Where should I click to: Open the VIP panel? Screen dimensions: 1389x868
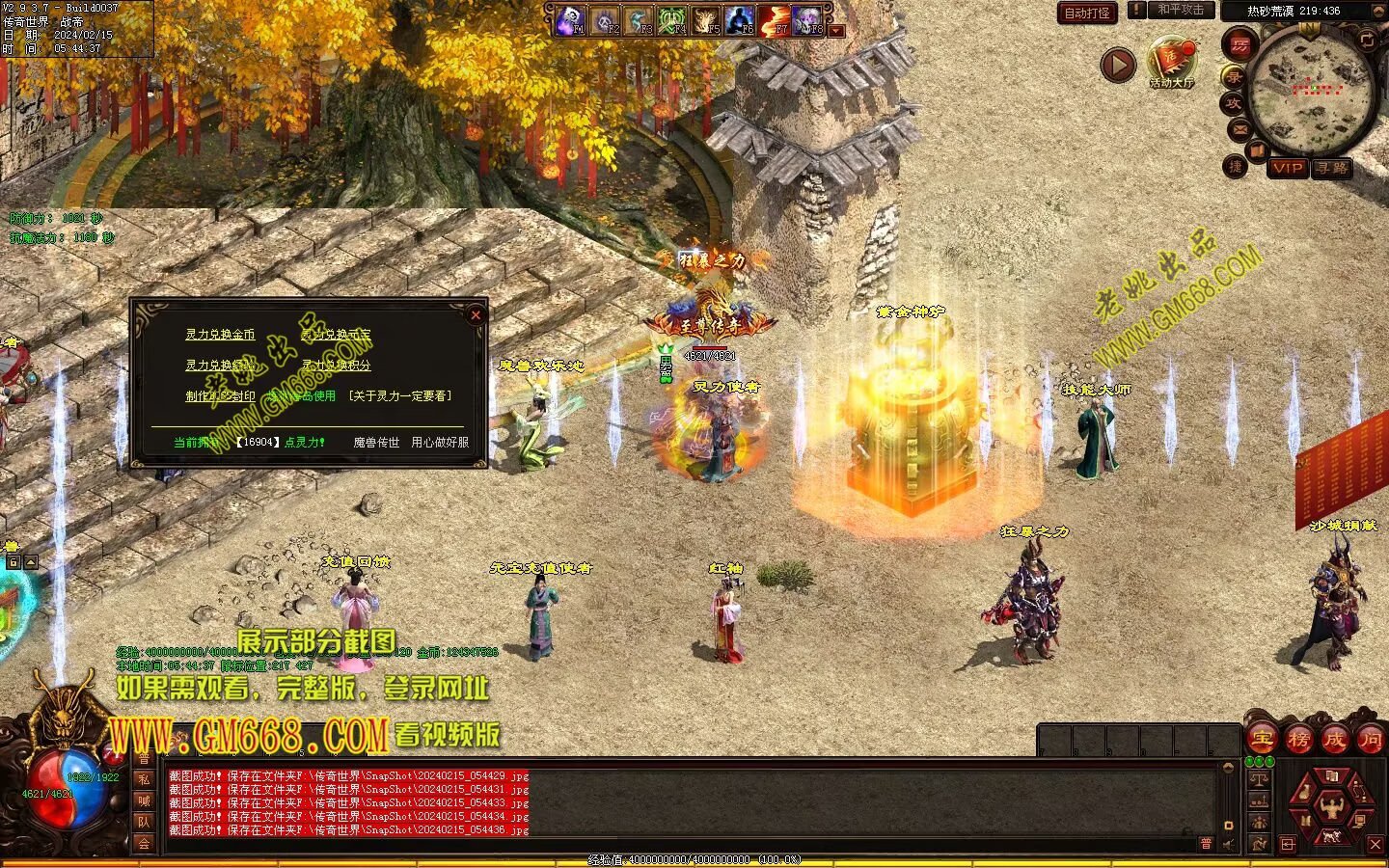pos(1287,168)
